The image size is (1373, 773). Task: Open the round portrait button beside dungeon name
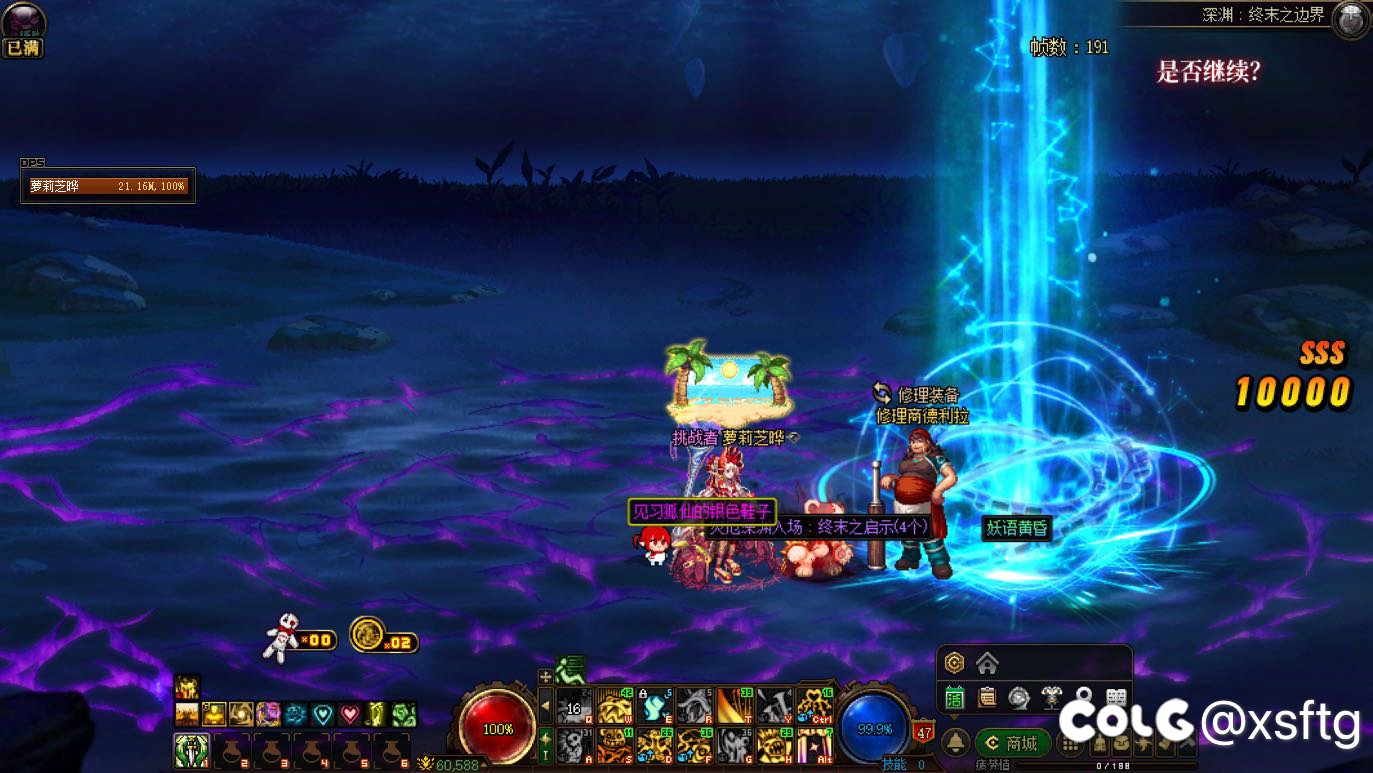click(1350, 19)
